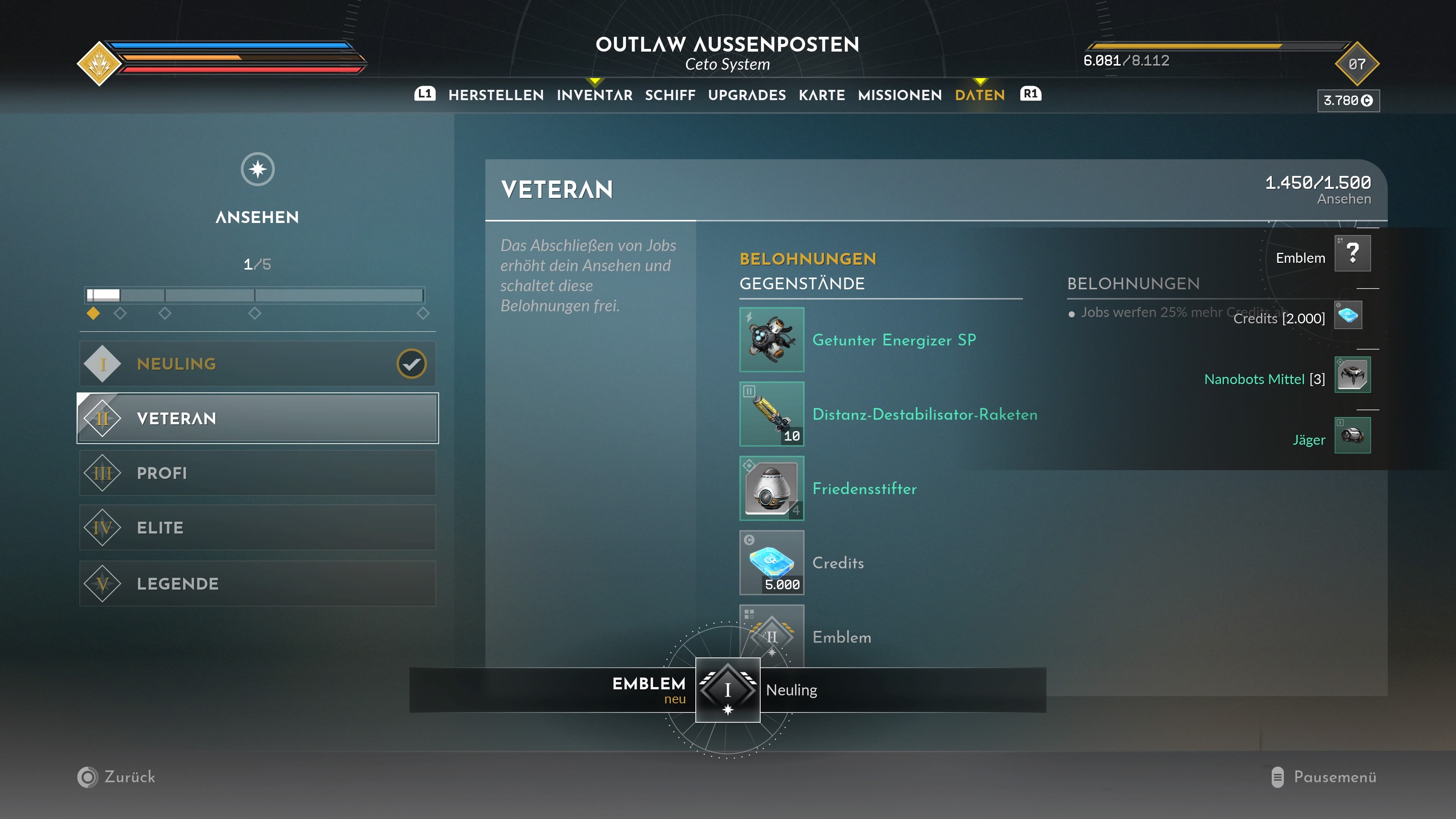The height and width of the screenshot is (819, 1456).
Task: Select the Getunter Energizer SP reward
Action: pos(772,340)
